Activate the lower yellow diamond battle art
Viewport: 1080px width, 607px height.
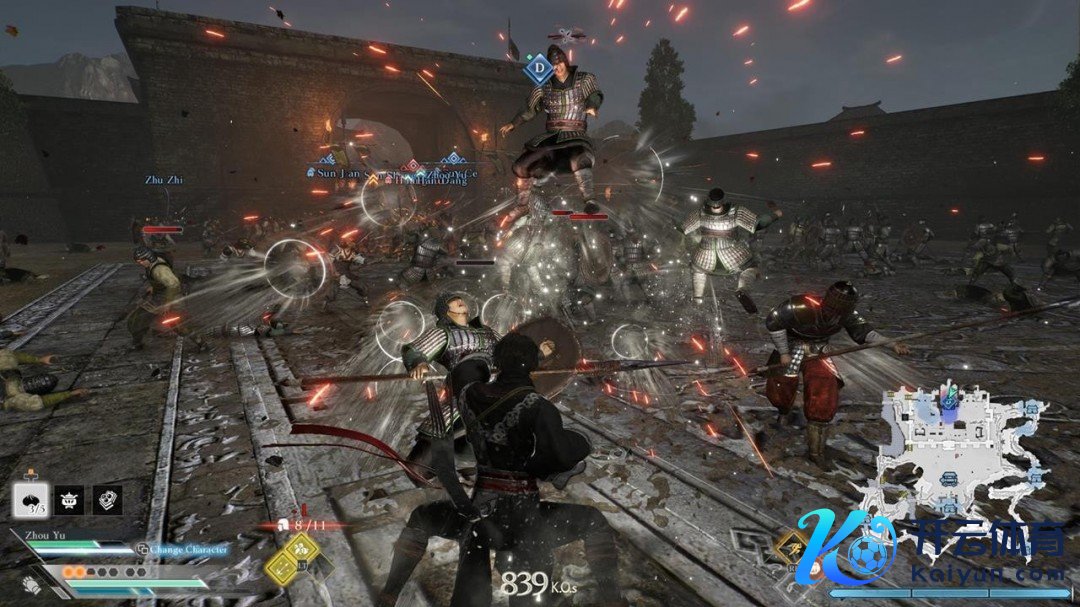pos(280,569)
